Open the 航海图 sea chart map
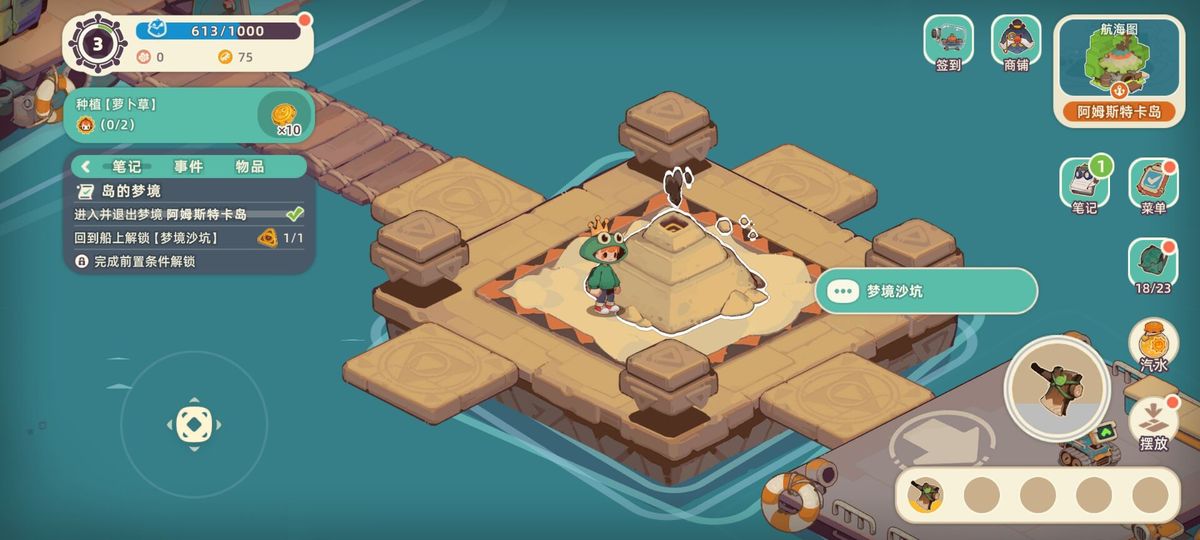Viewport: 1200px width, 540px height. pyautogui.click(x=1118, y=70)
